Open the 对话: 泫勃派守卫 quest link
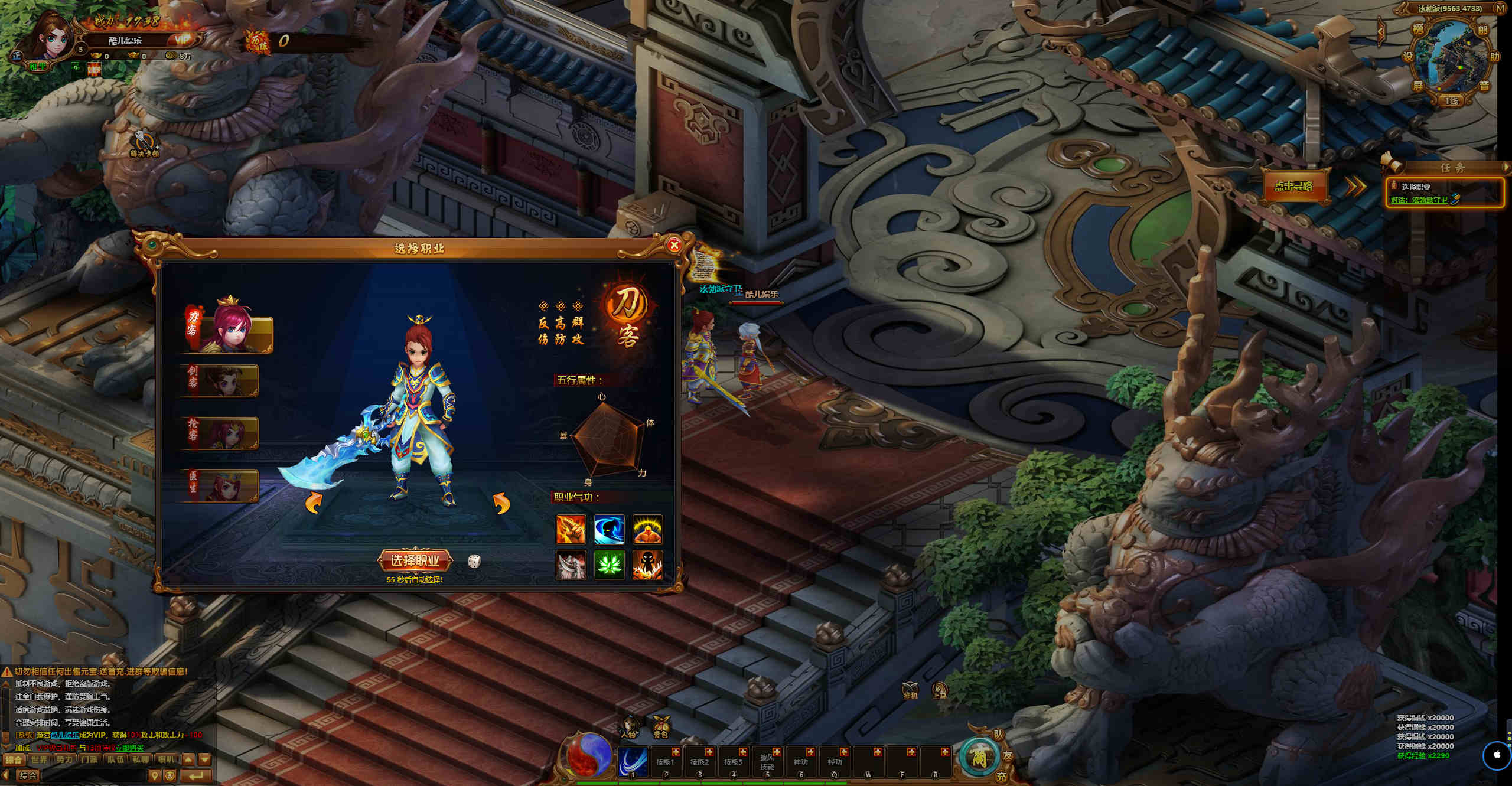Viewport: 1512px width, 786px height. click(x=1419, y=200)
